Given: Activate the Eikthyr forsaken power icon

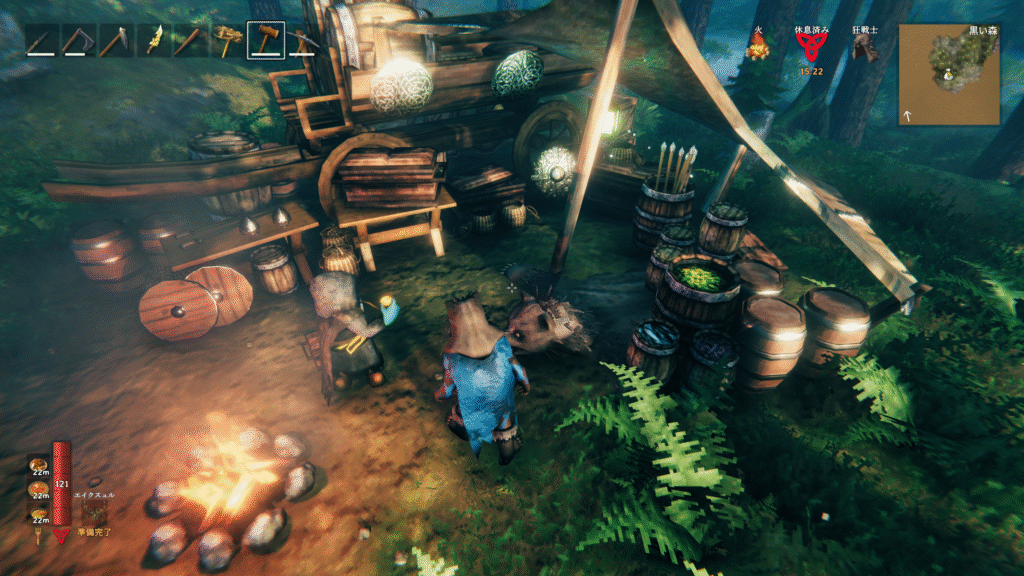Looking at the screenshot, I should 96,512.
